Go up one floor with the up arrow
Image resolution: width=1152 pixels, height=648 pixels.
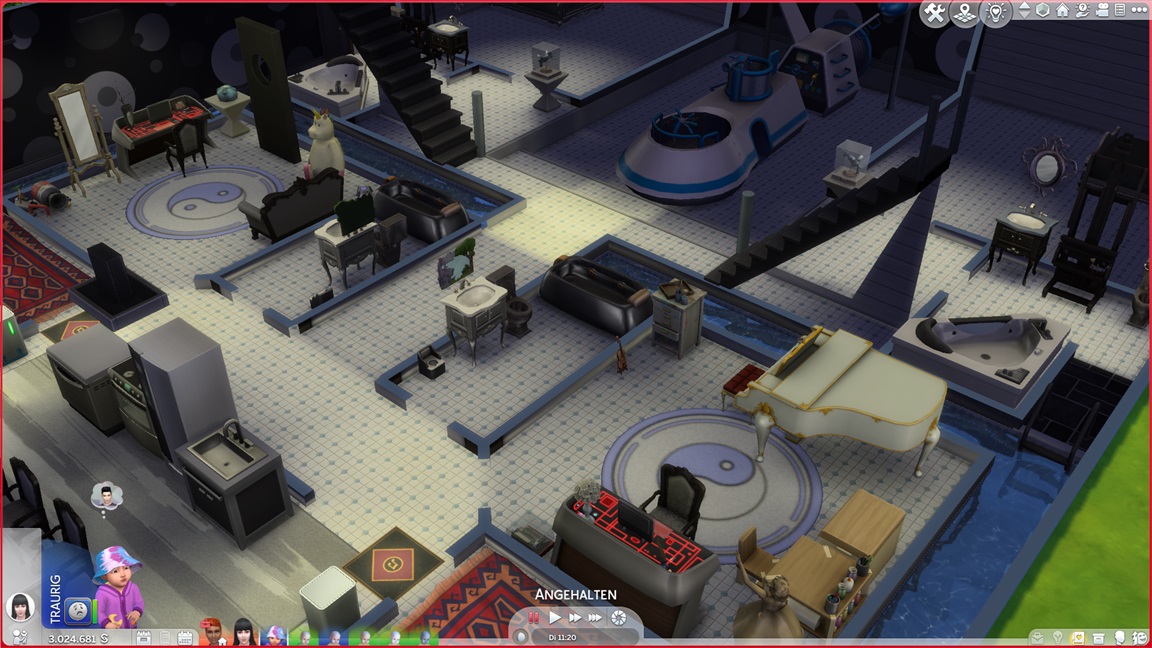1023,6
